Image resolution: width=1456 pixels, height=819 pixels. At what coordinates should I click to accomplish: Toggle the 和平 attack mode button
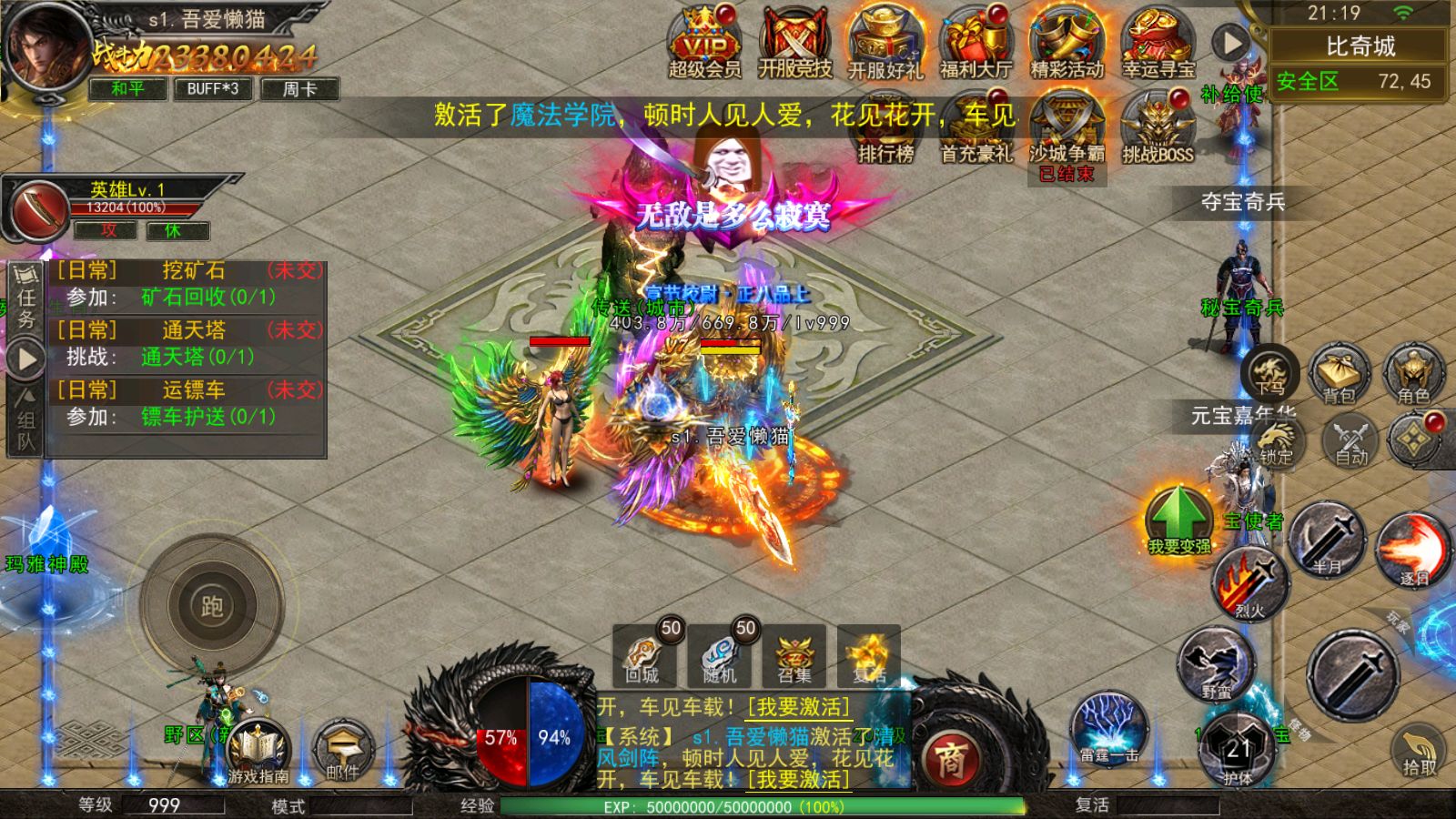click(127, 88)
